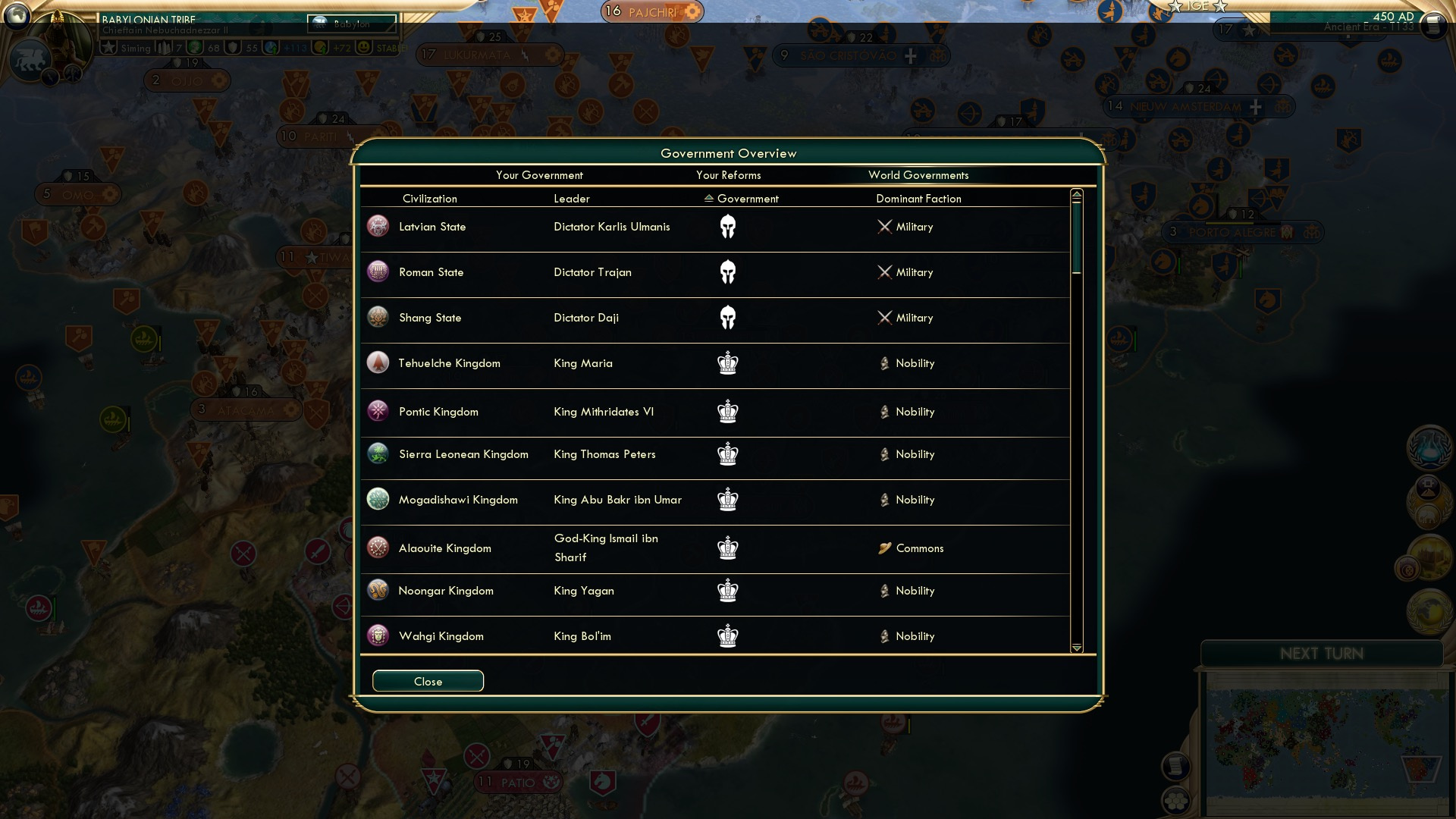Select the Latvian State civilization emblem
Image resolution: width=1456 pixels, height=819 pixels.
coord(378,226)
